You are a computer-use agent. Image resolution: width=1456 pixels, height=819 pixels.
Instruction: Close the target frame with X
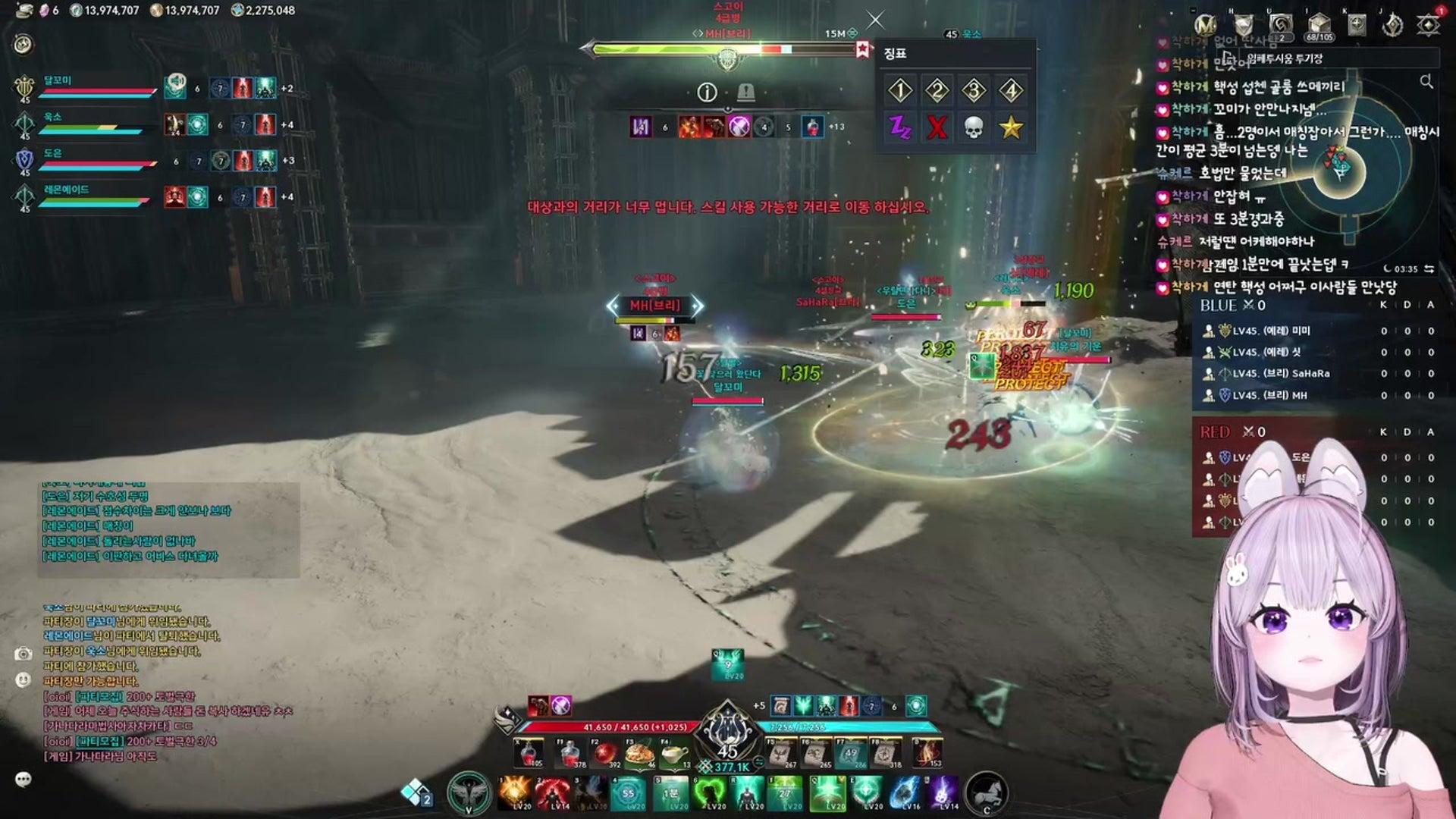[875, 20]
